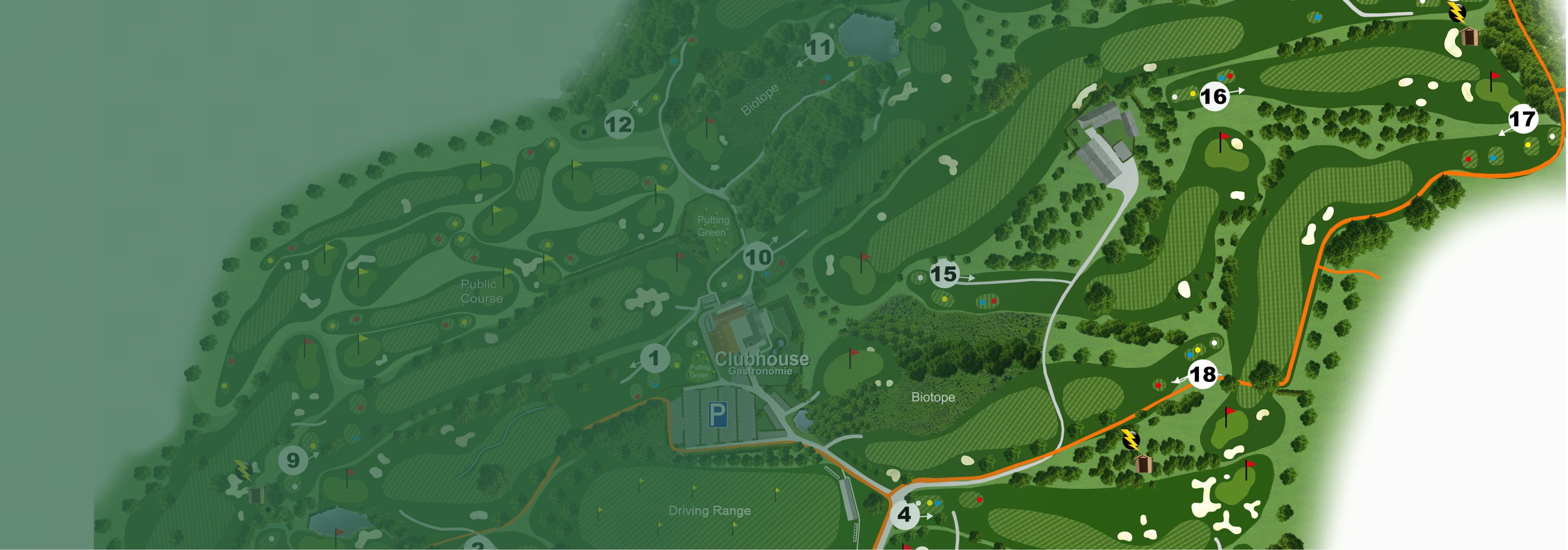Click the hole 10 marker

point(758,257)
